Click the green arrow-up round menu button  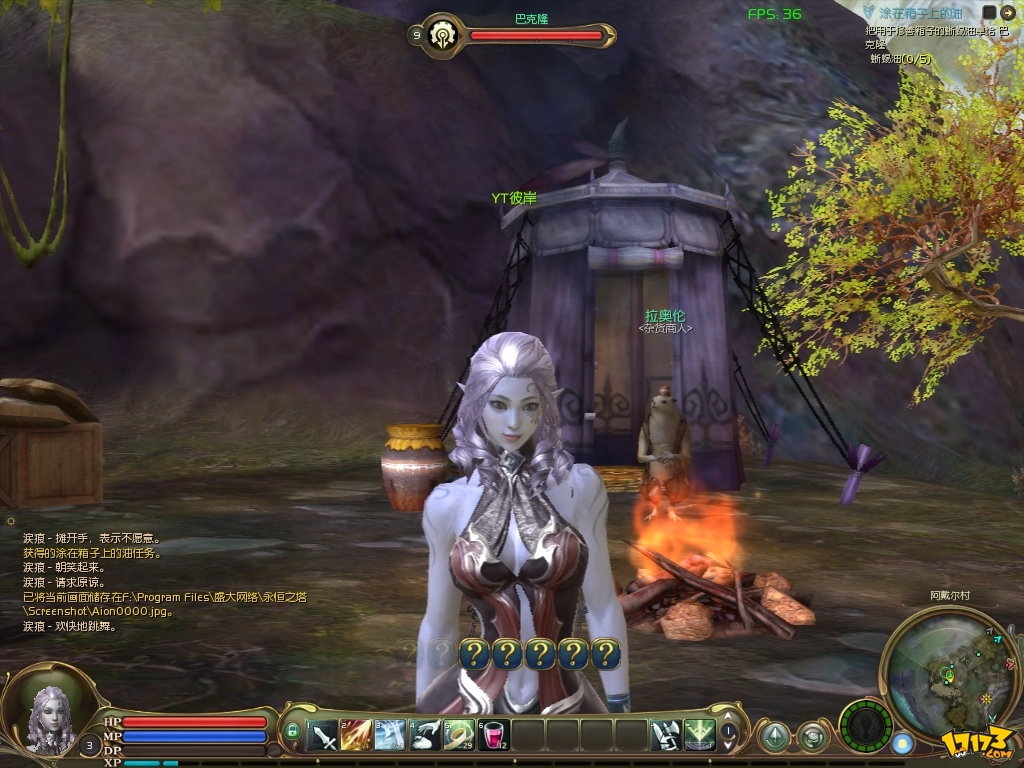pyautogui.click(x=774, y=737)
